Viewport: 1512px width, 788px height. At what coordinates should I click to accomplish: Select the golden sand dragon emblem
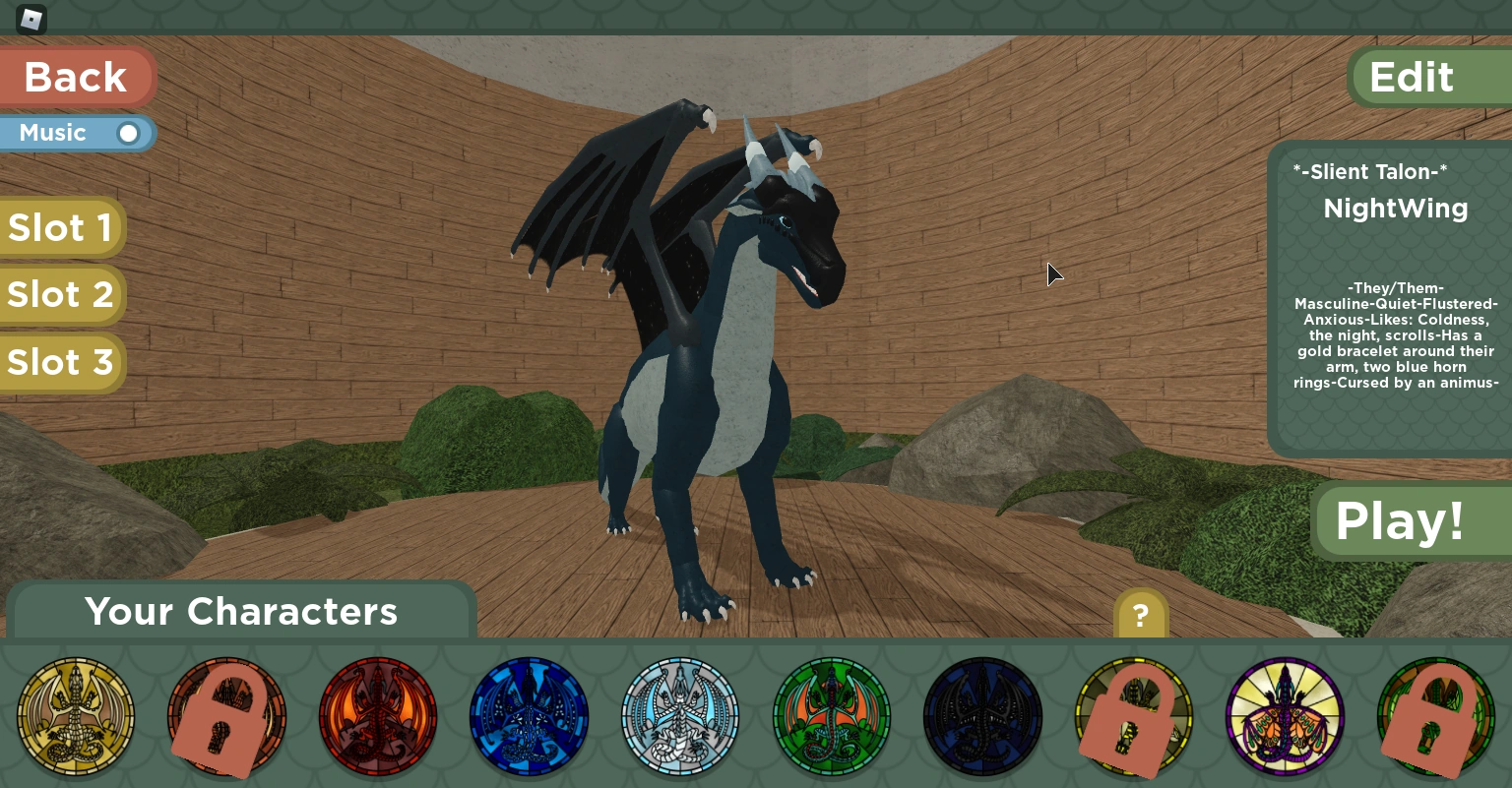[76, 716]
